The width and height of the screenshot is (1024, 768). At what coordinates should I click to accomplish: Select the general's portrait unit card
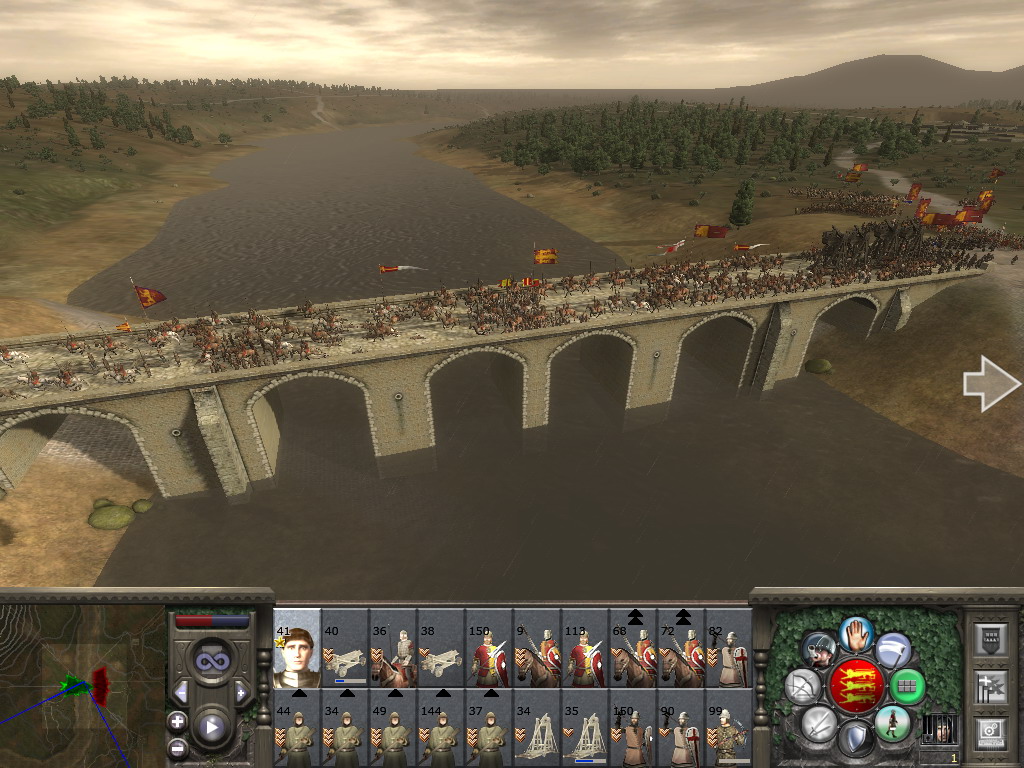coord(297,650)
